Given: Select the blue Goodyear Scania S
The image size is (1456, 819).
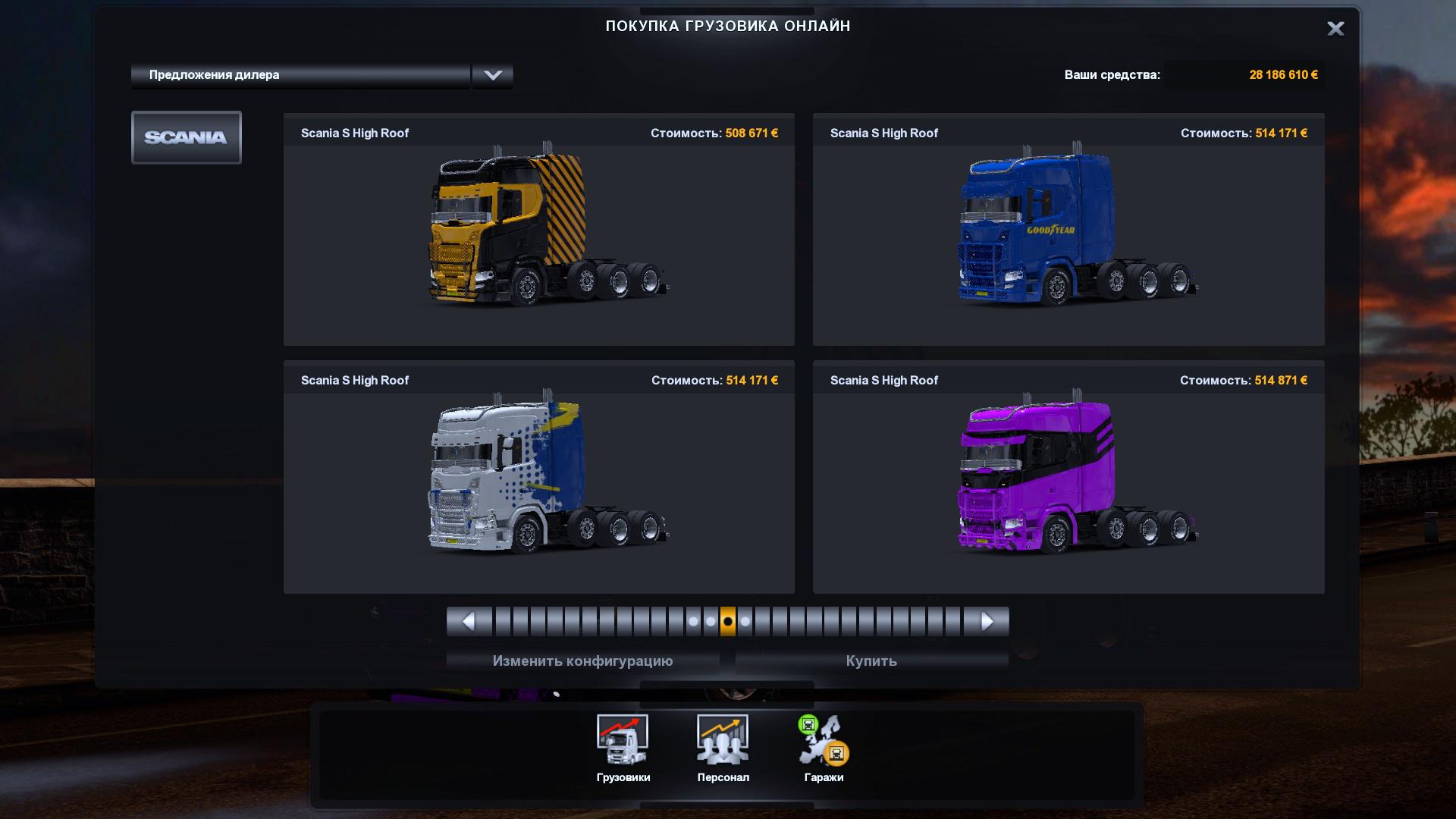Looking at the screenshot, I should pos(1068,230).
